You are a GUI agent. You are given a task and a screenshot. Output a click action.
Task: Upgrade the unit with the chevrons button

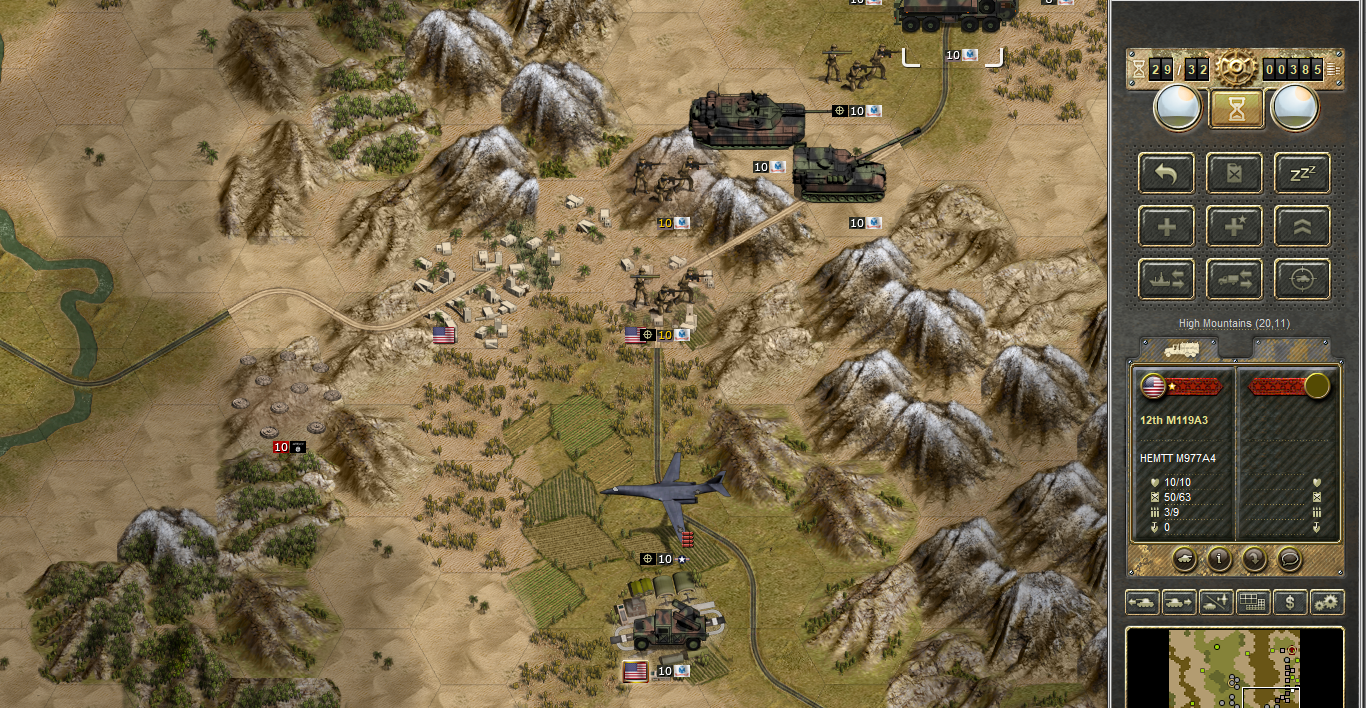tap(1302, 226)
